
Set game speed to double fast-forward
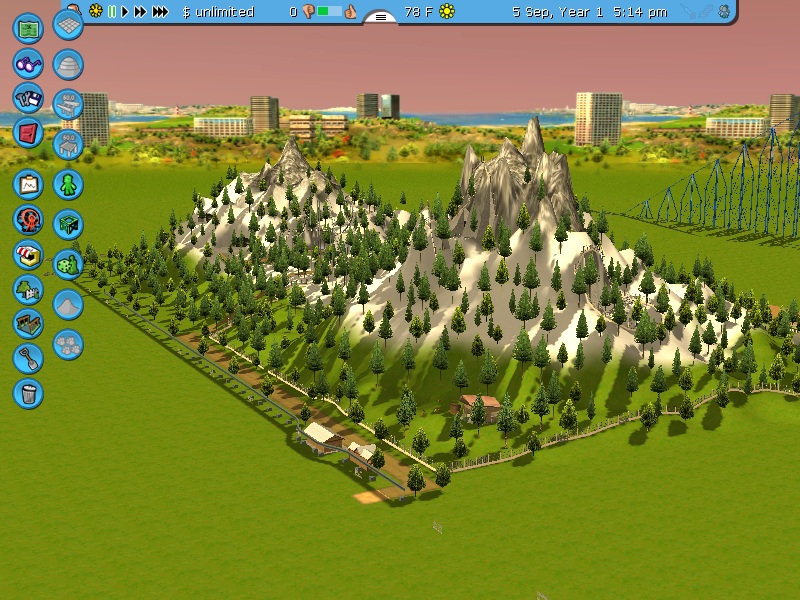pos(140,12)
